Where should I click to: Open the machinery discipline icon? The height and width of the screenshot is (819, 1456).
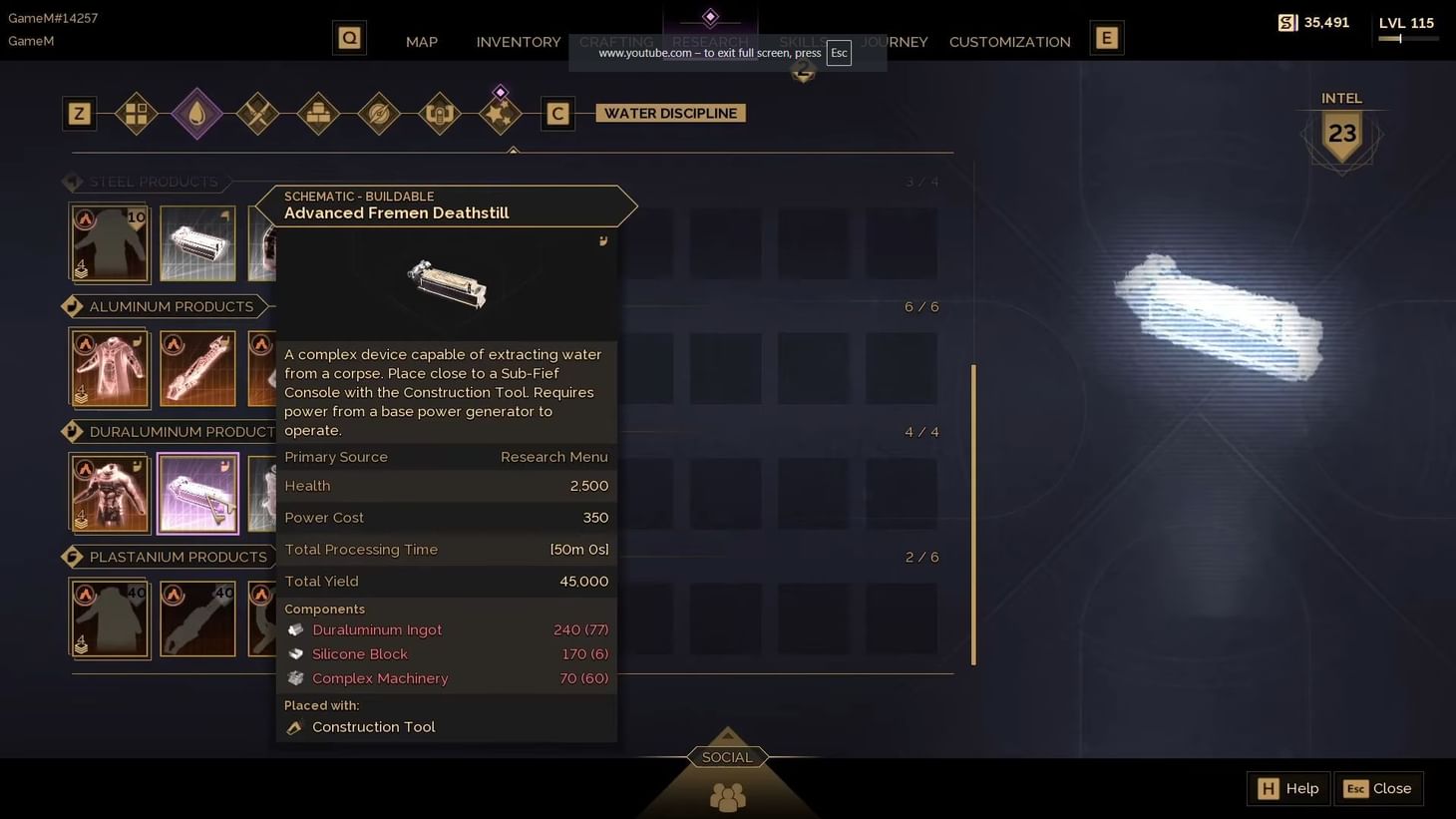(440, 113)
